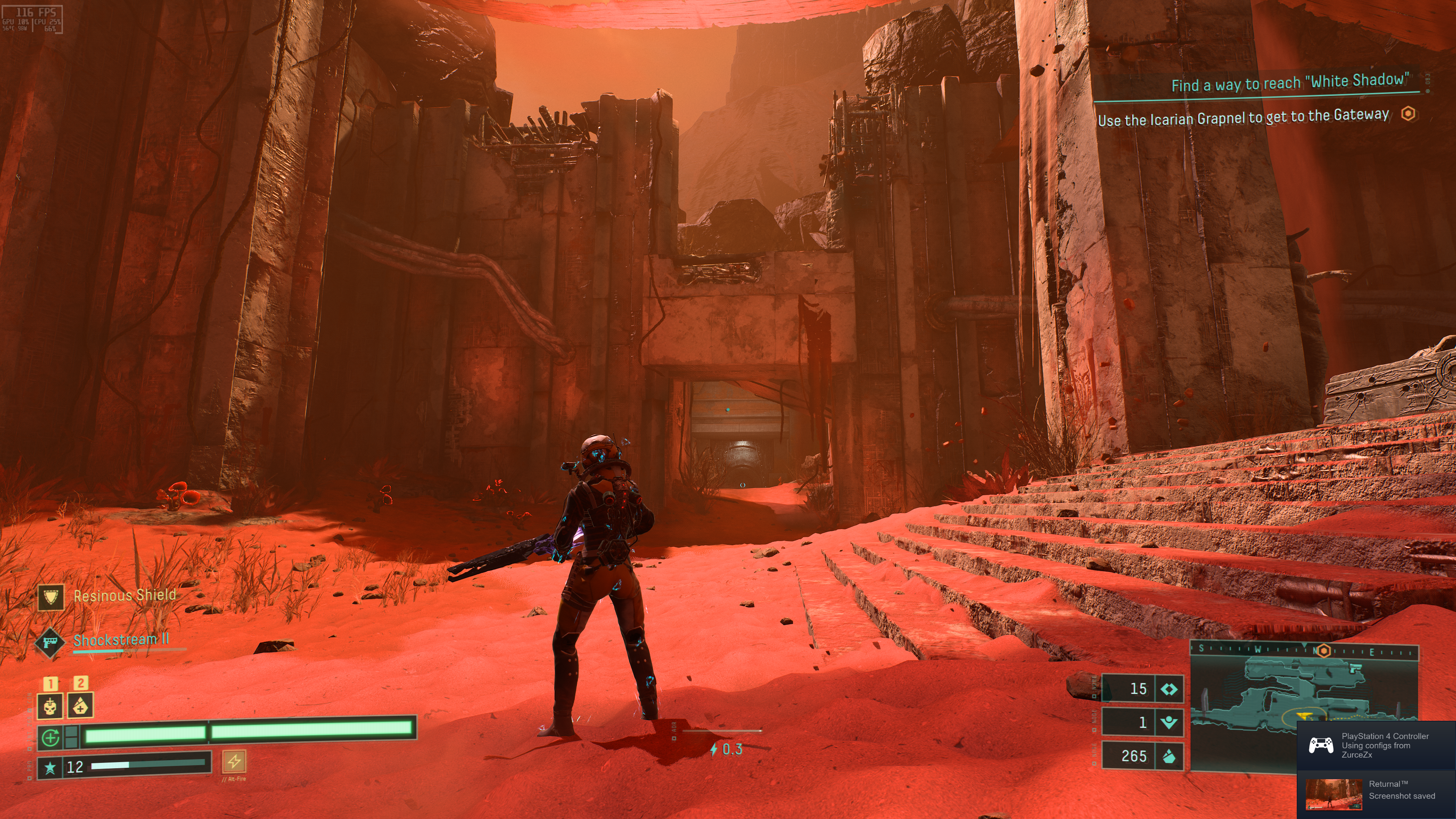Image resolution: width=1456 pixels, height=819 pixels.
Task: Pick the crystal-plus icon in slot 2
Action: click(x=80, y=706)
